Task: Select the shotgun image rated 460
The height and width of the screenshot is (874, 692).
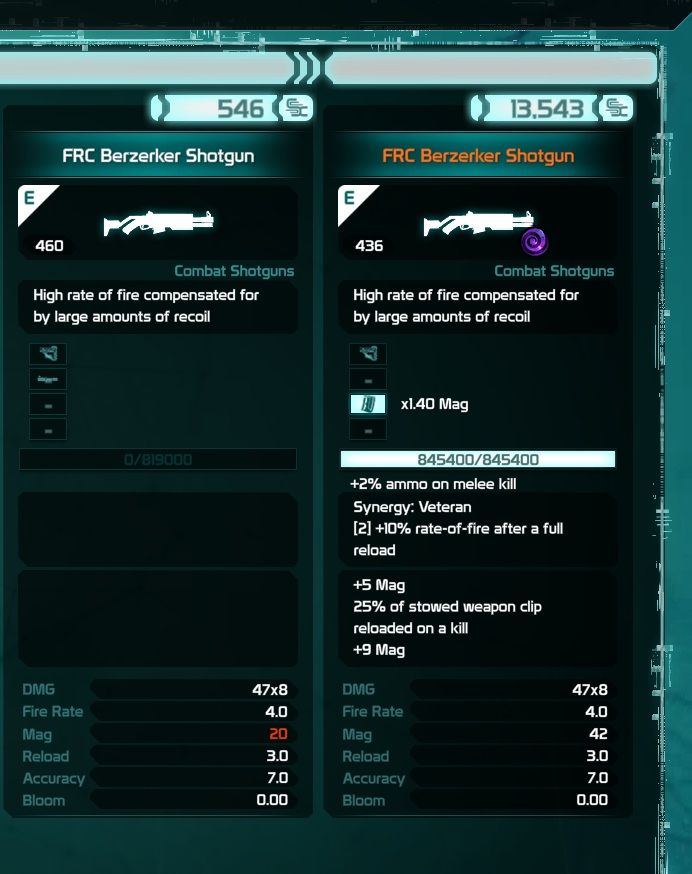Action: tap(158, 222)
